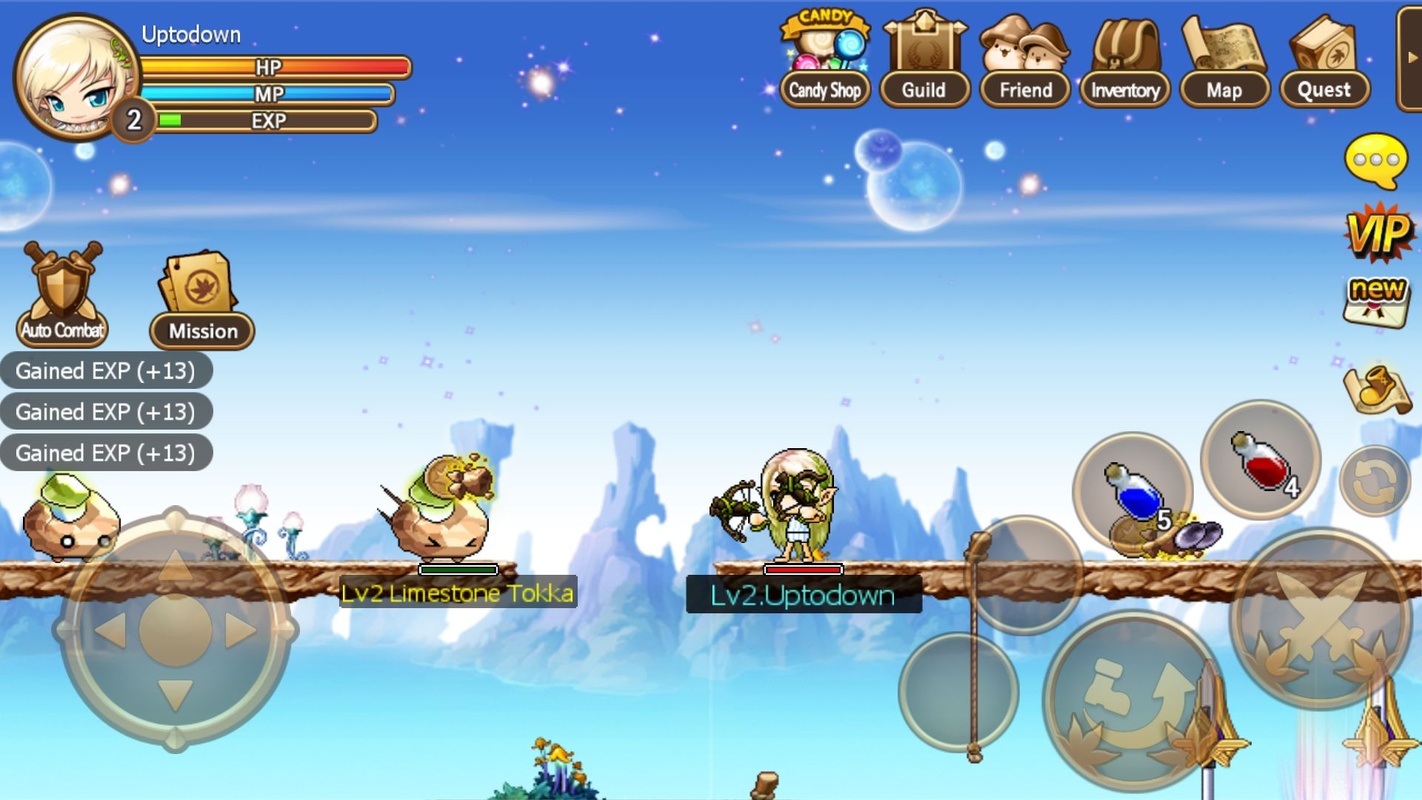The width and height of the screenshot is (1422, 800).
Task: Show the Friend list
Action: 1025,62
